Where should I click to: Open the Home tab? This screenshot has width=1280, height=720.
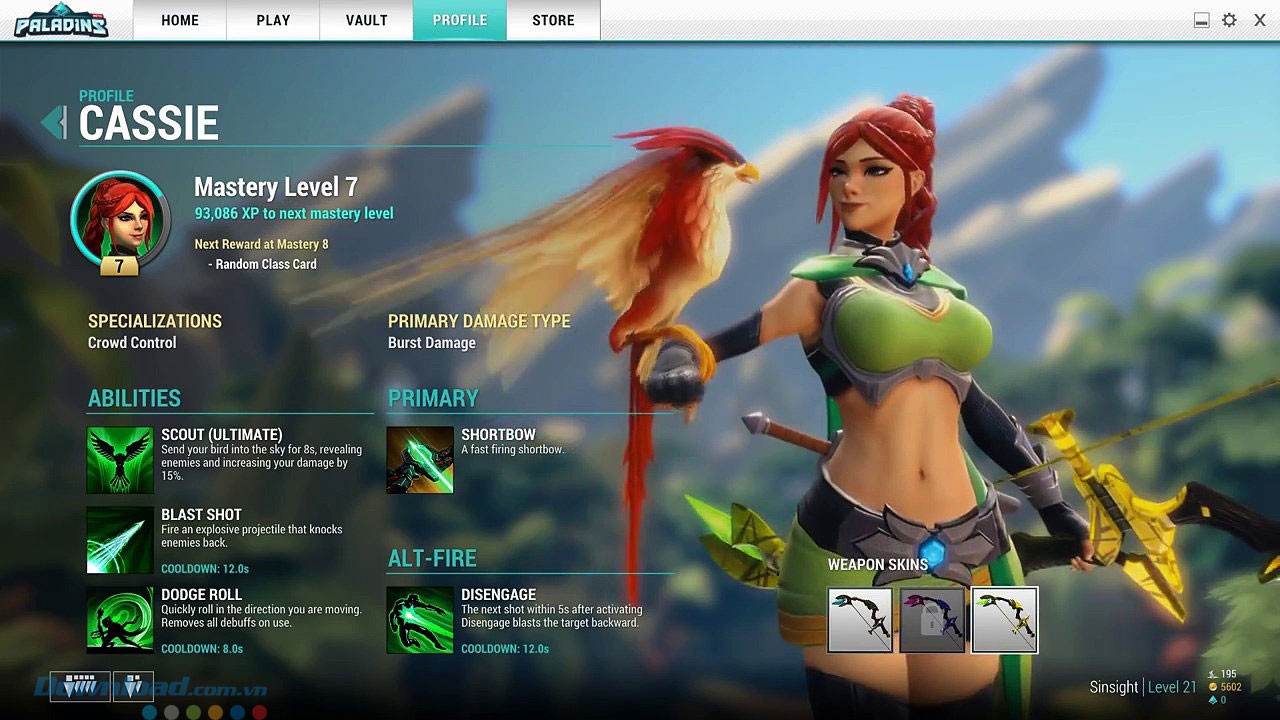pyautogui.click(x=180, y=20)
